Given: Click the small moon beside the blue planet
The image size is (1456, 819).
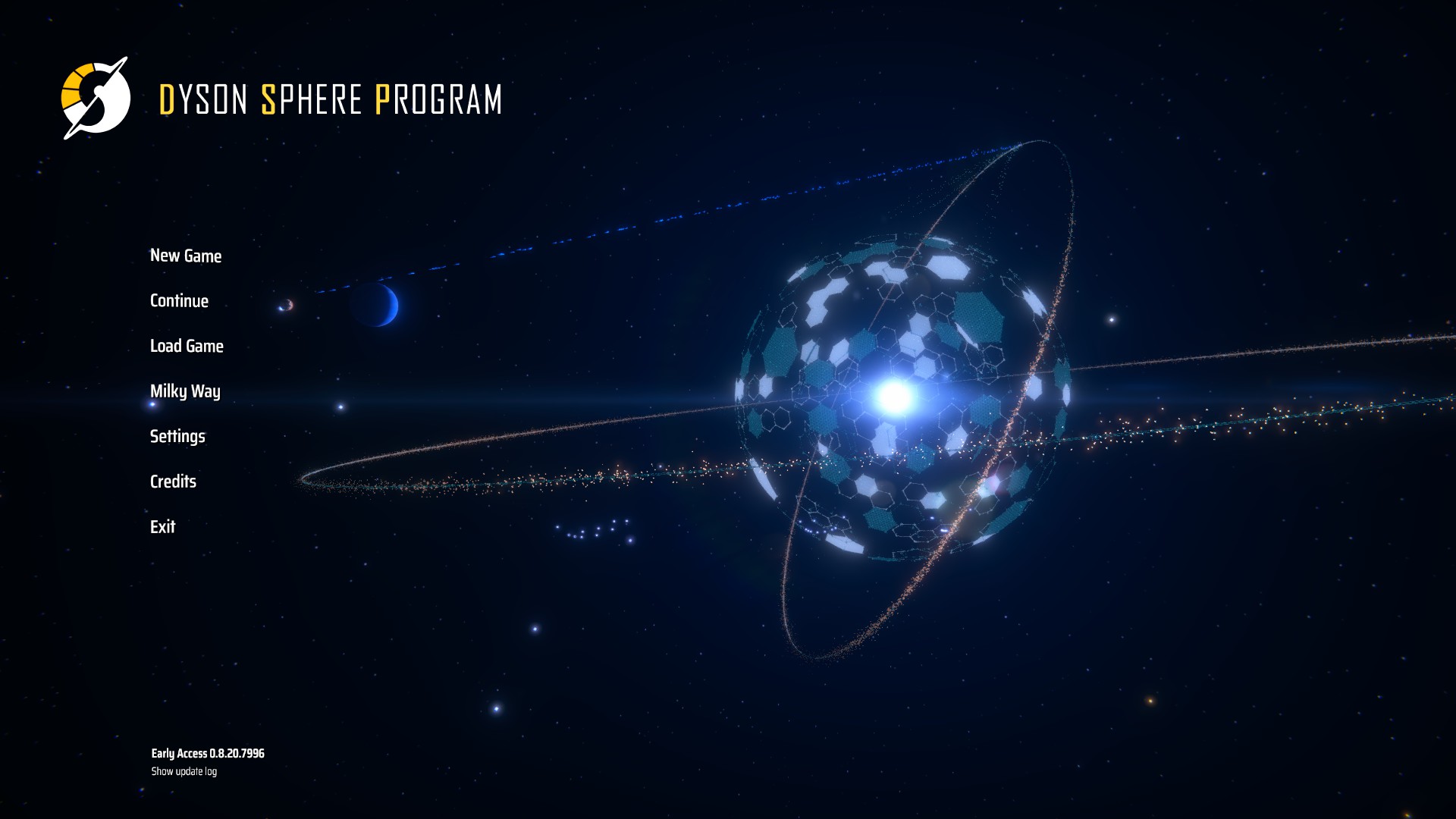Looking at the screenshot, I should pos(285,306).
